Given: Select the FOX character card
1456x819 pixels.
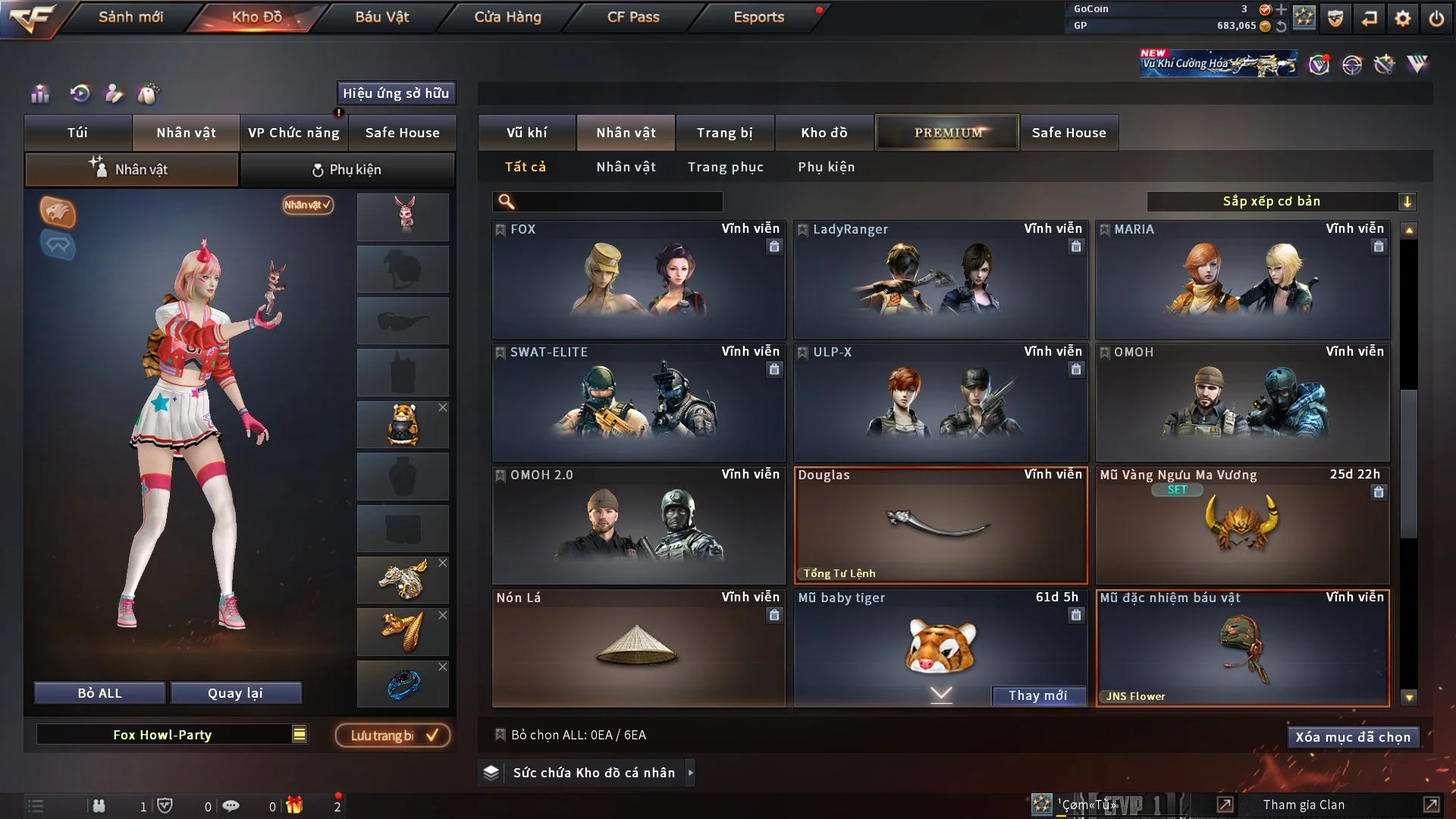Looking at the screenshot, I should 638,281.
